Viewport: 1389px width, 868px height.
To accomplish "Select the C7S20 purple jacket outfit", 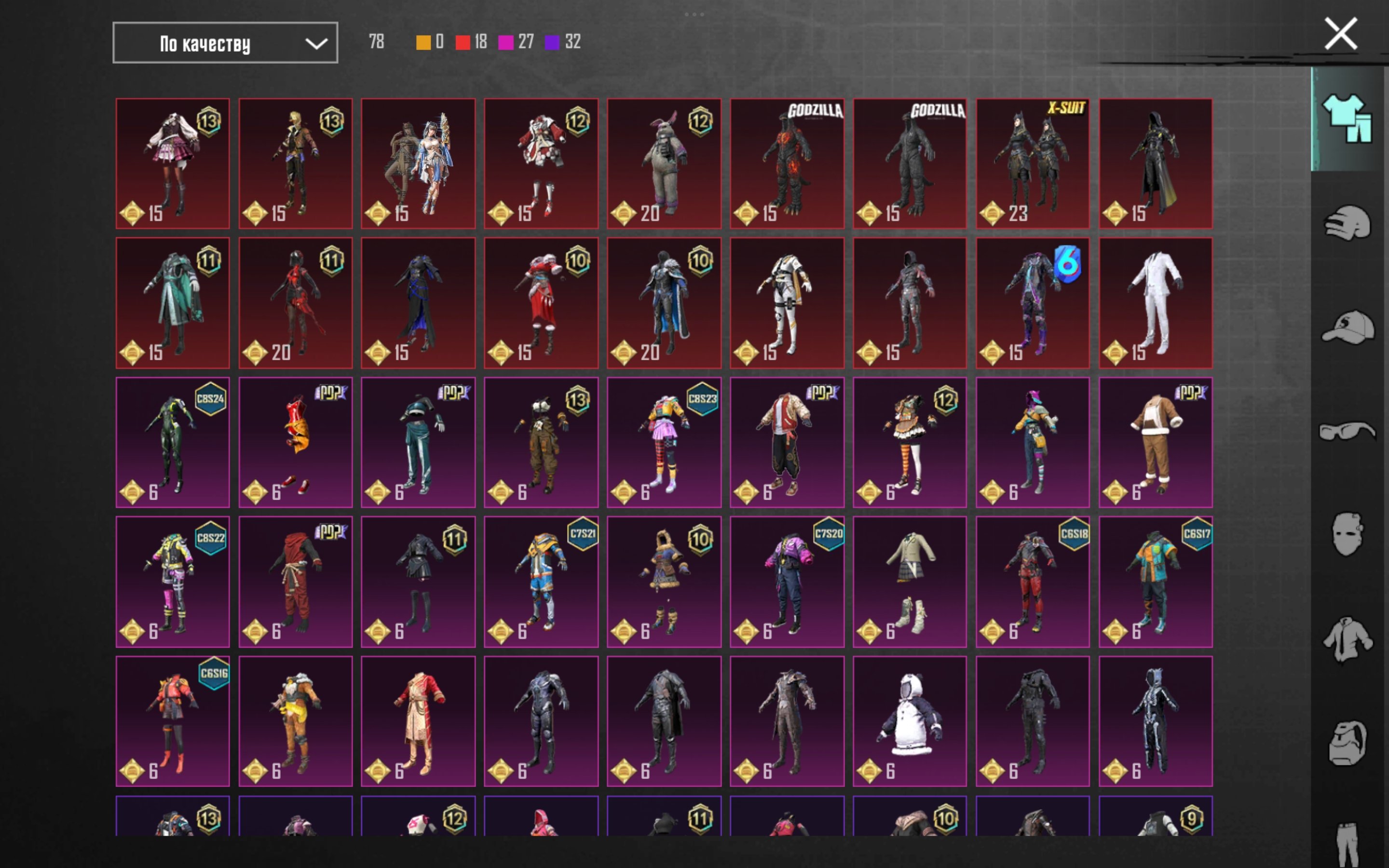I will [787, 582].
